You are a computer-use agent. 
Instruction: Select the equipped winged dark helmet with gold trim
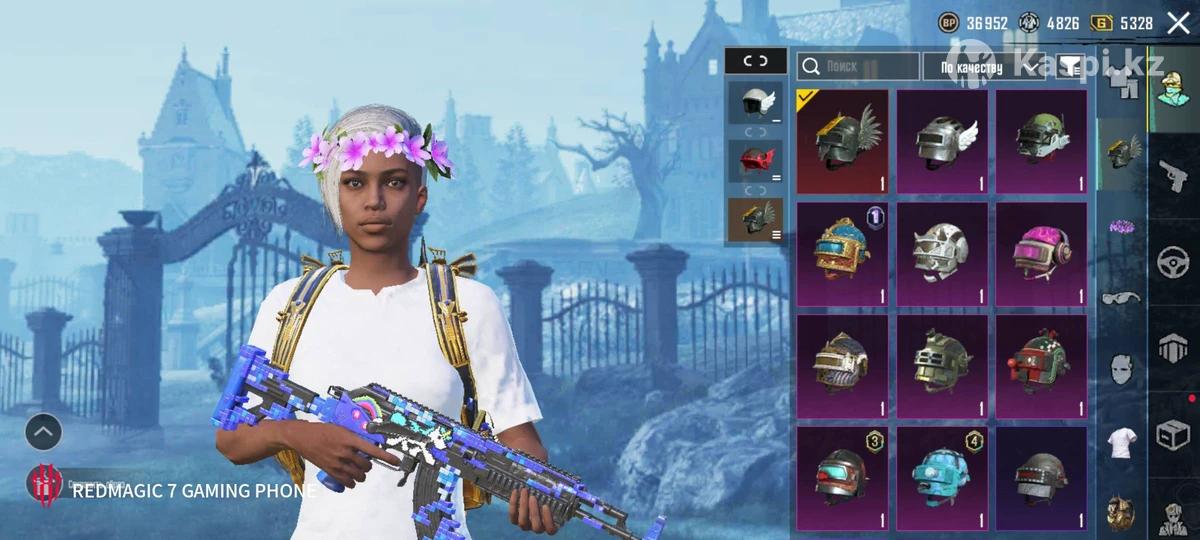[842, 141]
